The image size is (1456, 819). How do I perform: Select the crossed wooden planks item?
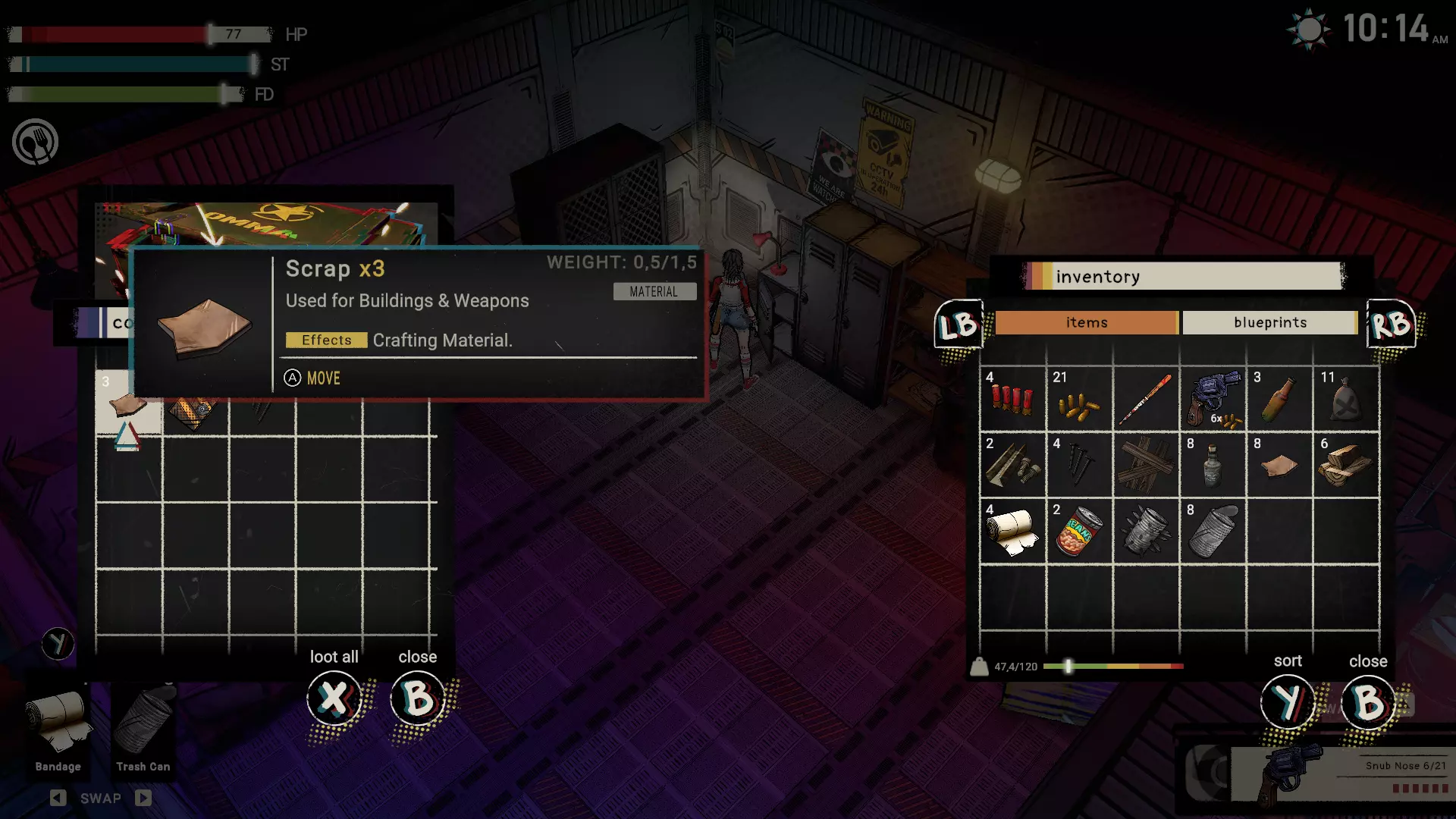coord(1145,465)
